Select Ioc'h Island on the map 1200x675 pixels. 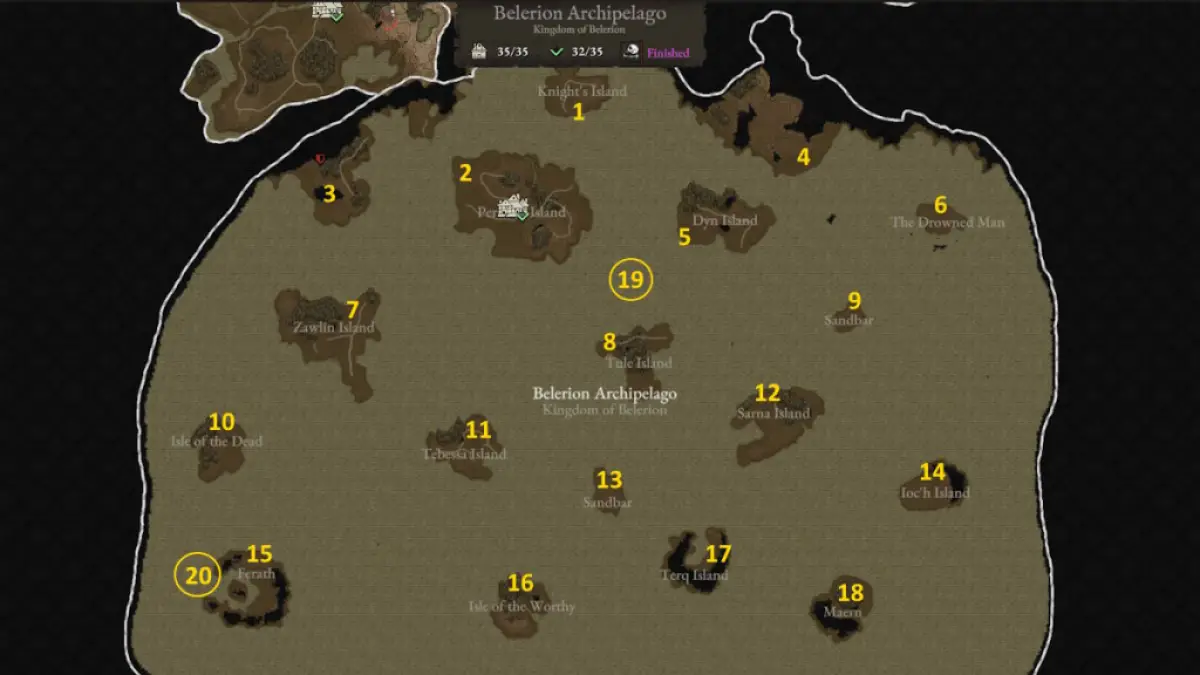(x=935, y=493)
